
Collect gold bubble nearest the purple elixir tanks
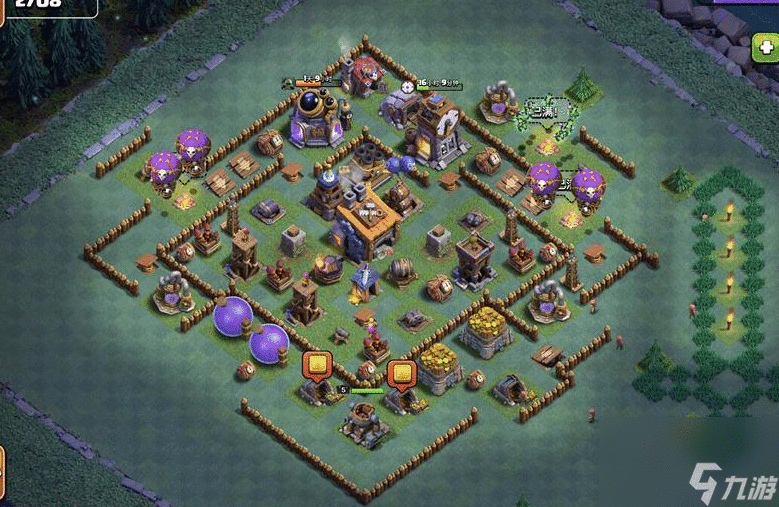click(x=317, y=365)
